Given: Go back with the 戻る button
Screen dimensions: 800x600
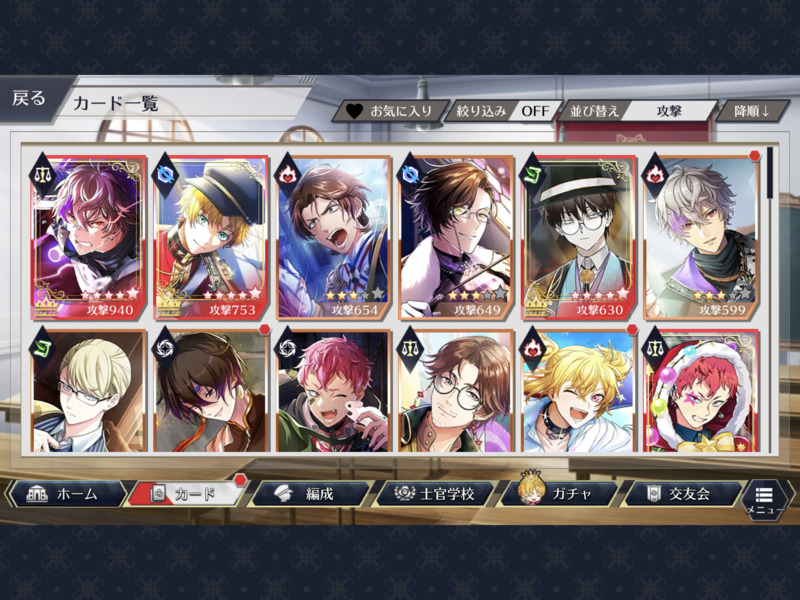Looking at the screenshot, I should point(30,99).
